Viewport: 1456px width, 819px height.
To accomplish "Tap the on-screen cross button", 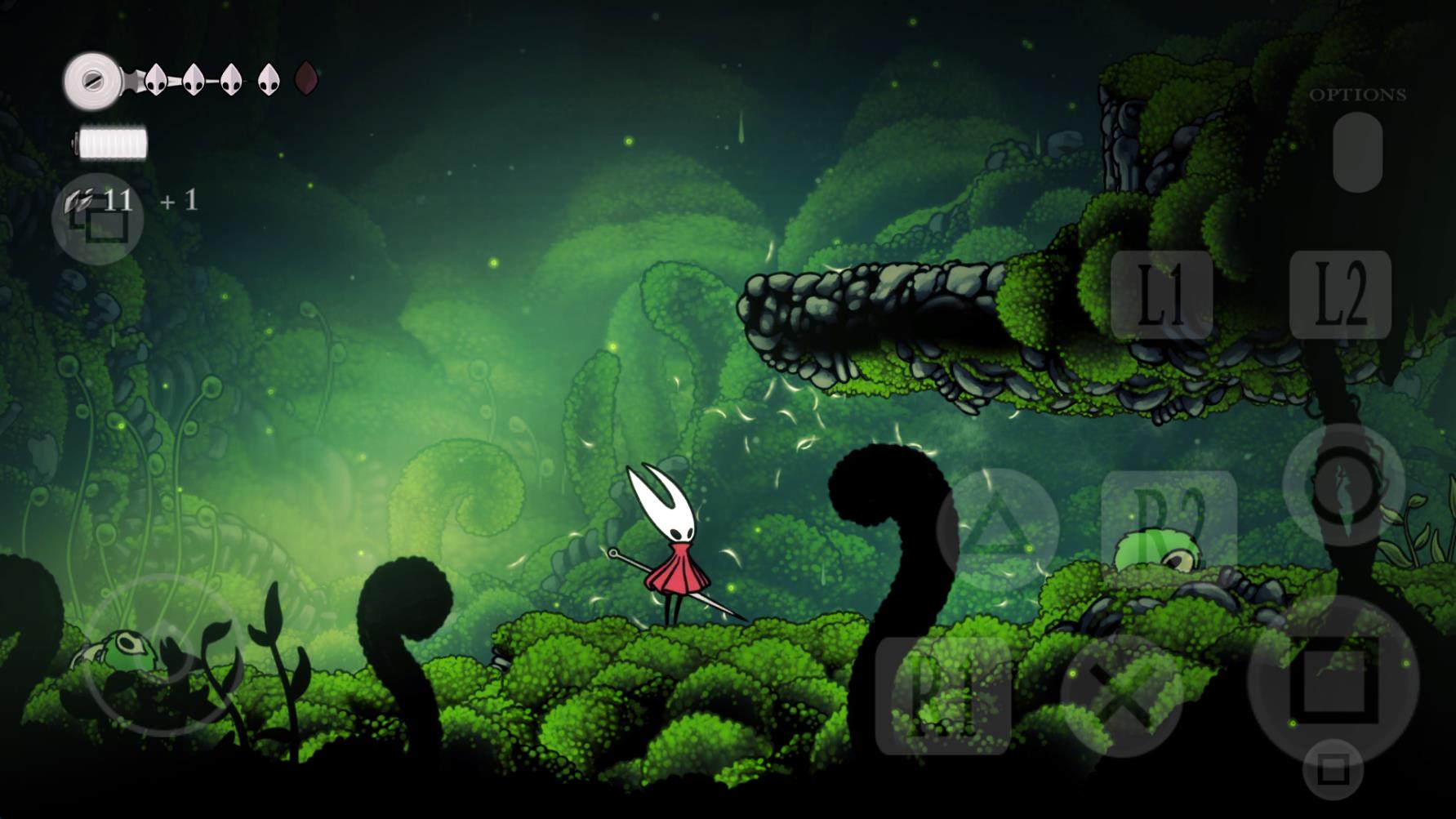I will [1122, 697].
